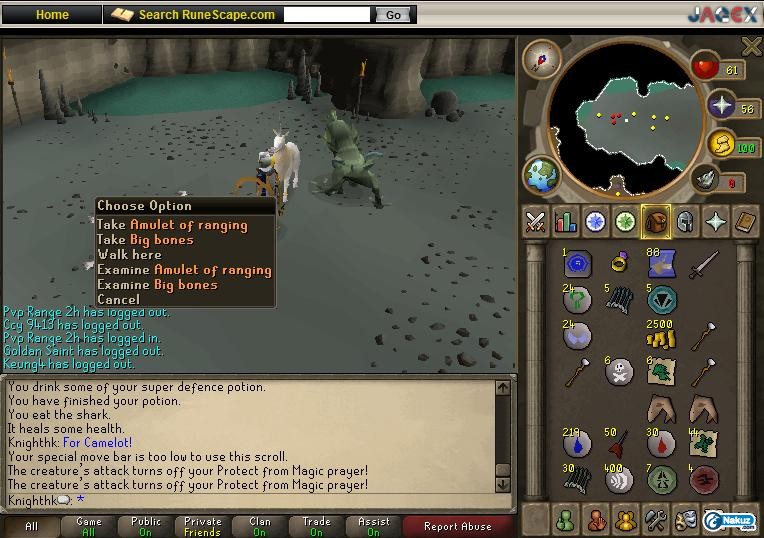Open the Worn Equipment helmet tab
The width and height of the screenshot is (764, 538).
(x=686, y=222)
